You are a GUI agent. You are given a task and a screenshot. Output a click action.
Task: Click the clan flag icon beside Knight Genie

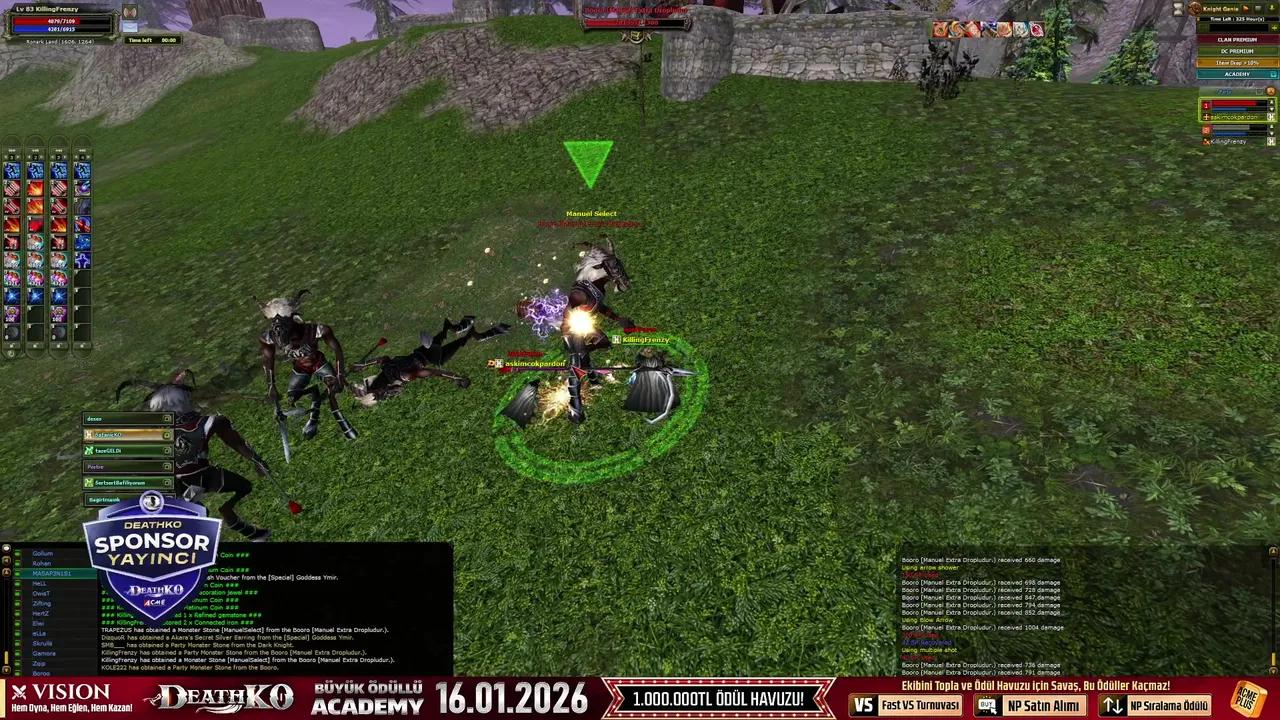[x=1245, y=8]
